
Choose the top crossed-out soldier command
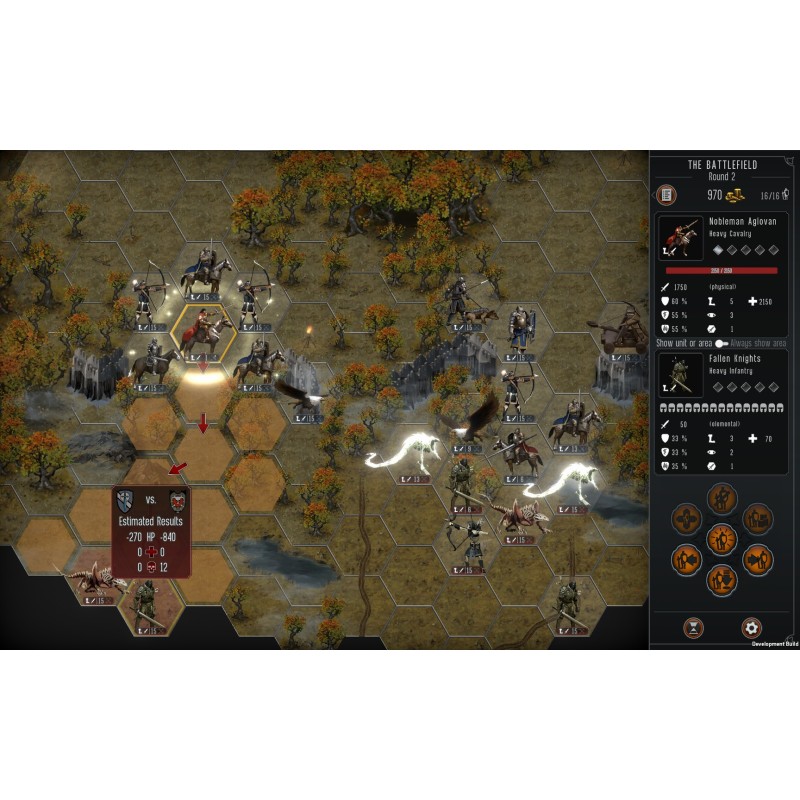click(x=722, y=499)
